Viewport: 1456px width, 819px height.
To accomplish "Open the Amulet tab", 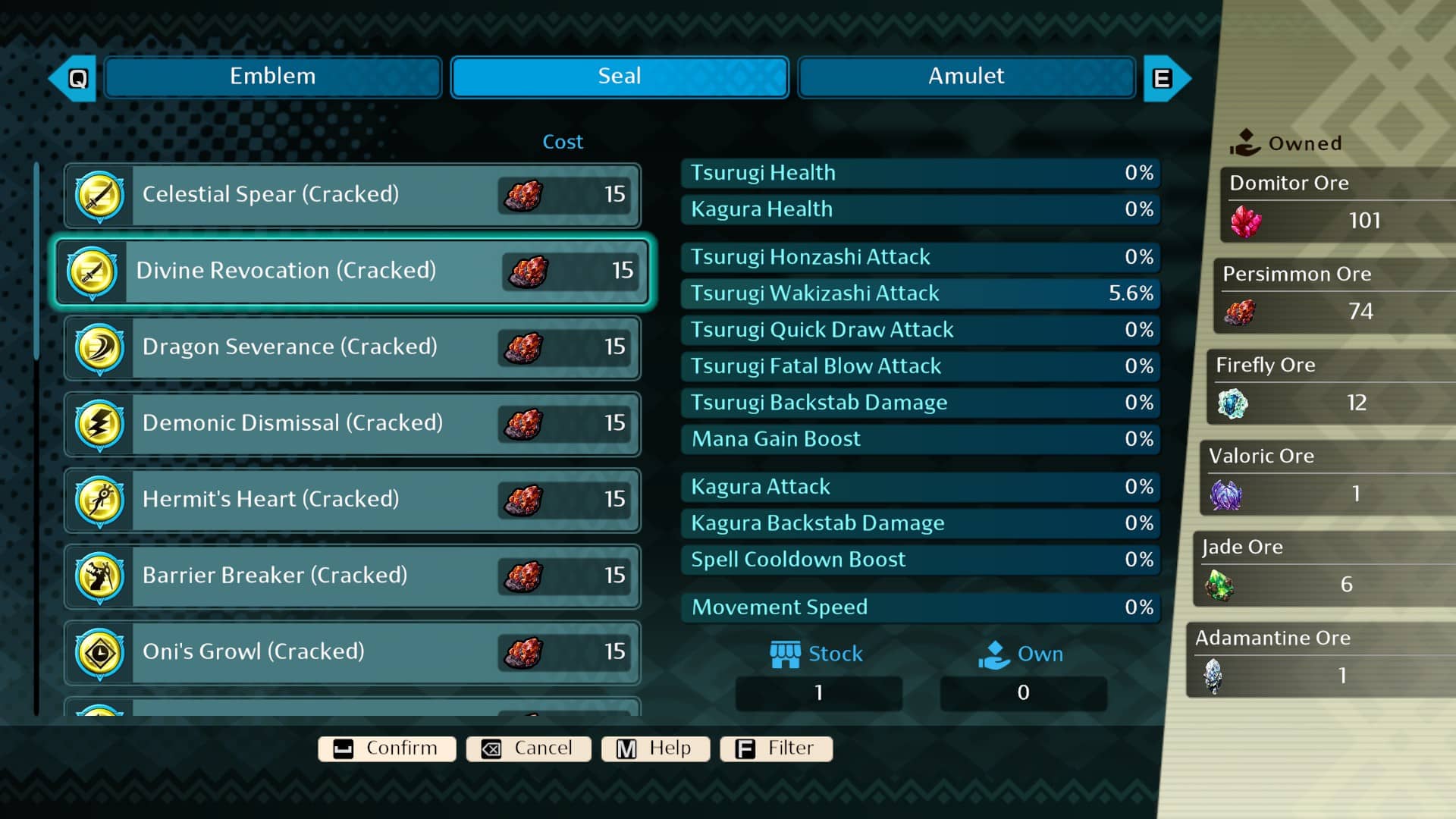I will tap(965, 77).
